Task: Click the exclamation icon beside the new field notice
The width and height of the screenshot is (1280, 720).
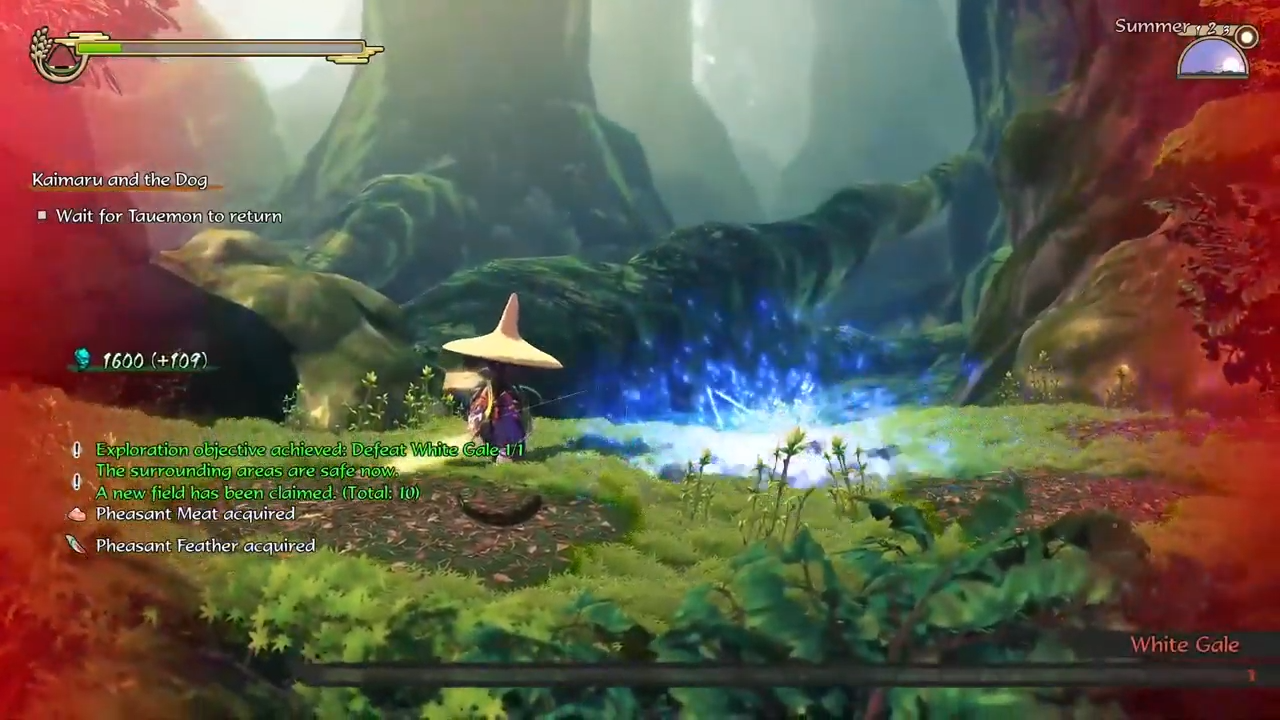Action: (x=76, y=481)
